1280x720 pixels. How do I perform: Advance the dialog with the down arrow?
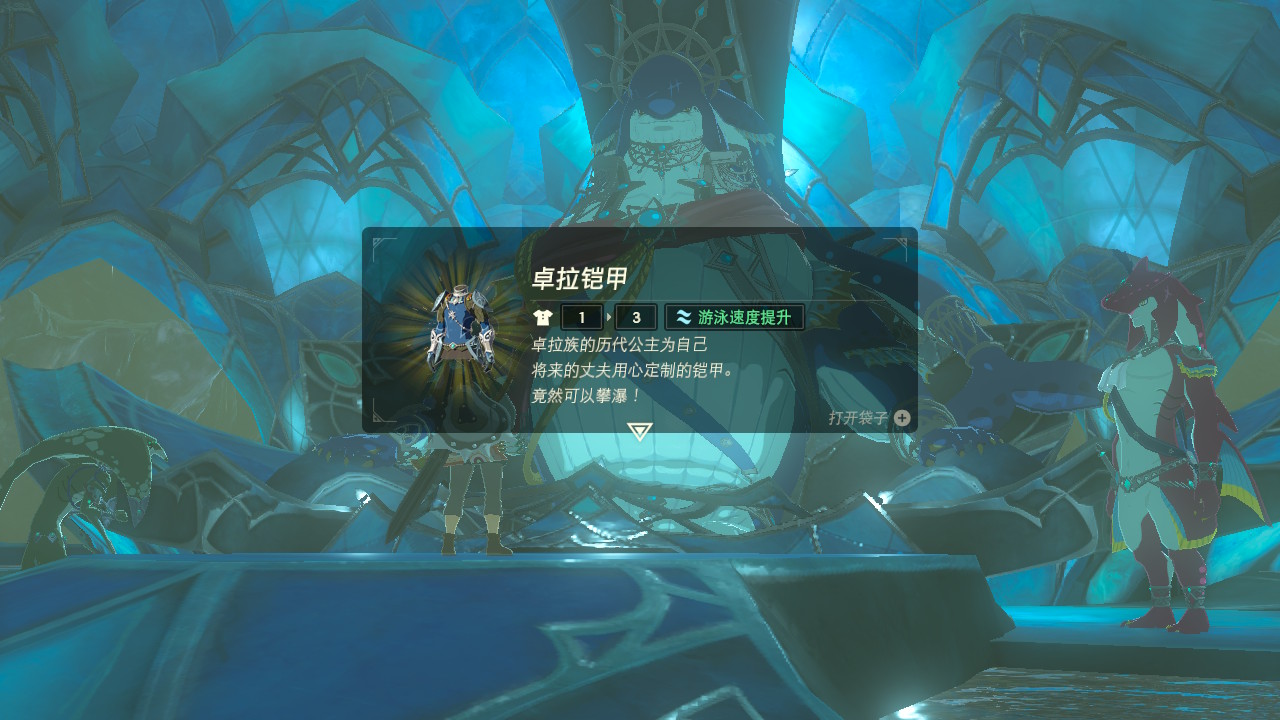639,431
